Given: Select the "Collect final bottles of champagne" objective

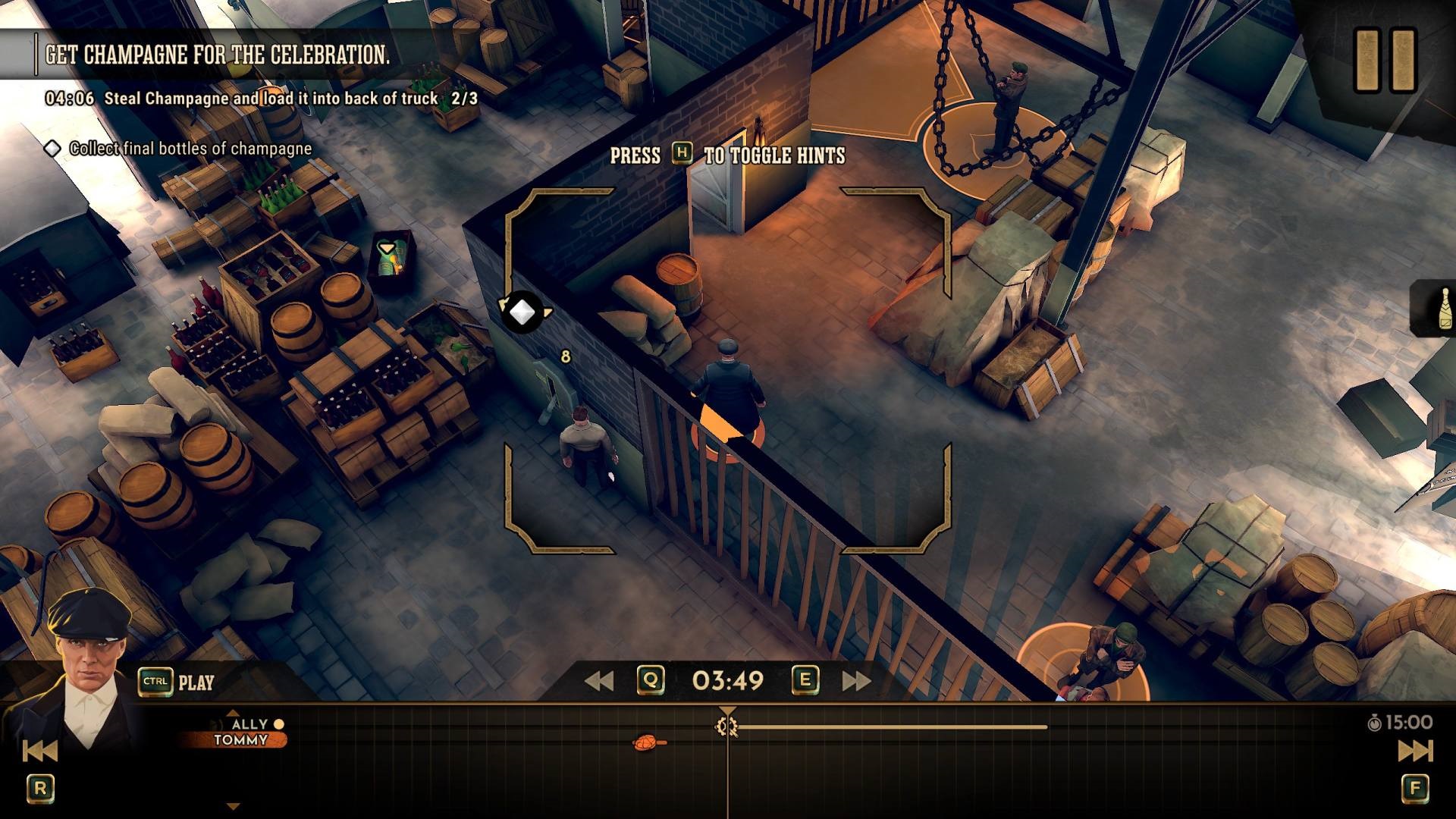Looking at the screenshot, I should click(x=190, y=149).
